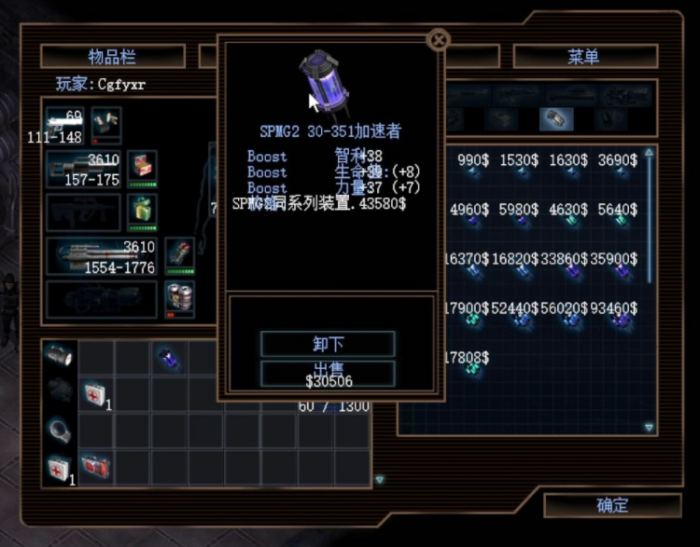Select the green gift box slot
Screen dimensions: 700x547
point(141,212)
